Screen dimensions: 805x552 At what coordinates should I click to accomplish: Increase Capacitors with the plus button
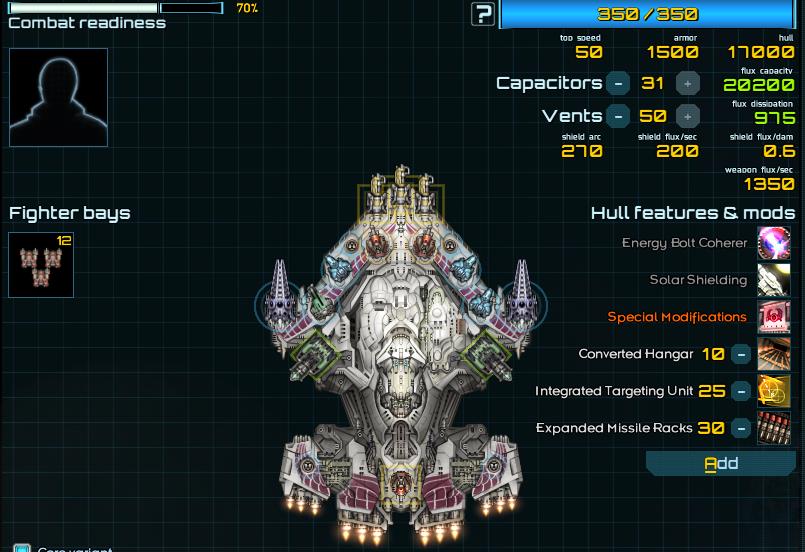[688, 84]
